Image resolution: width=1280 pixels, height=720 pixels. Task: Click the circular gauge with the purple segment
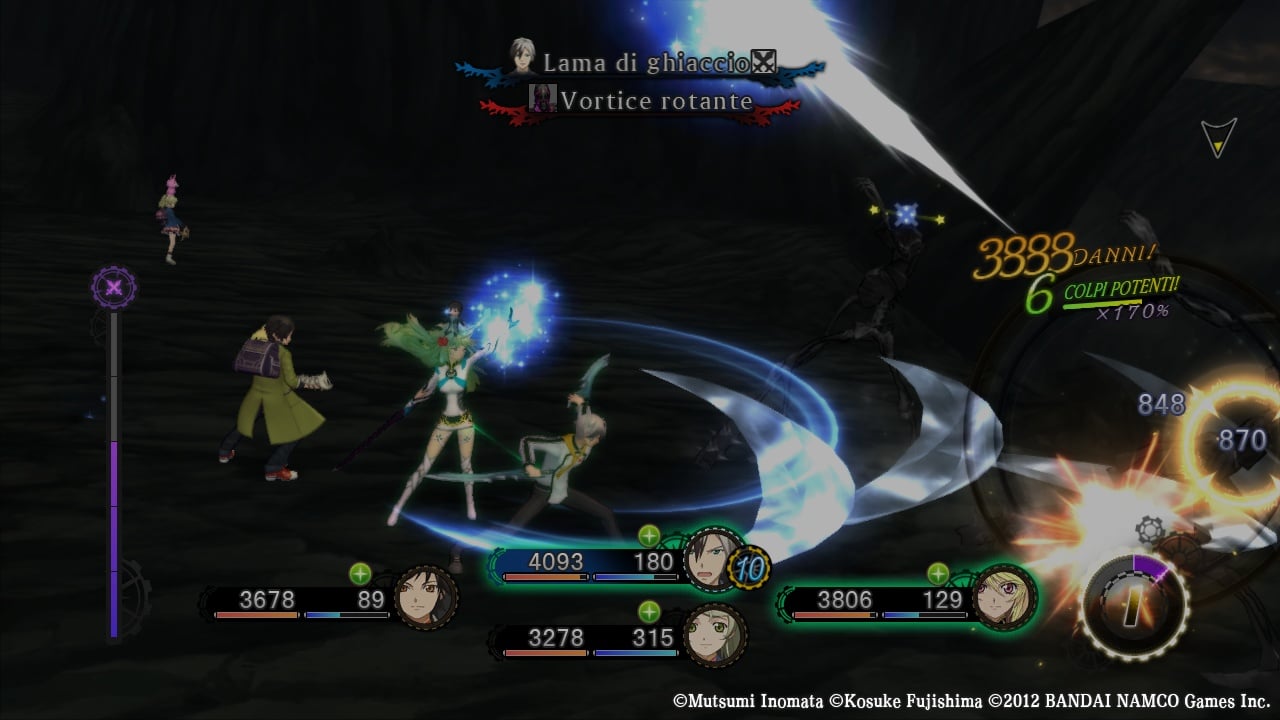click(x=1134, y=605)
